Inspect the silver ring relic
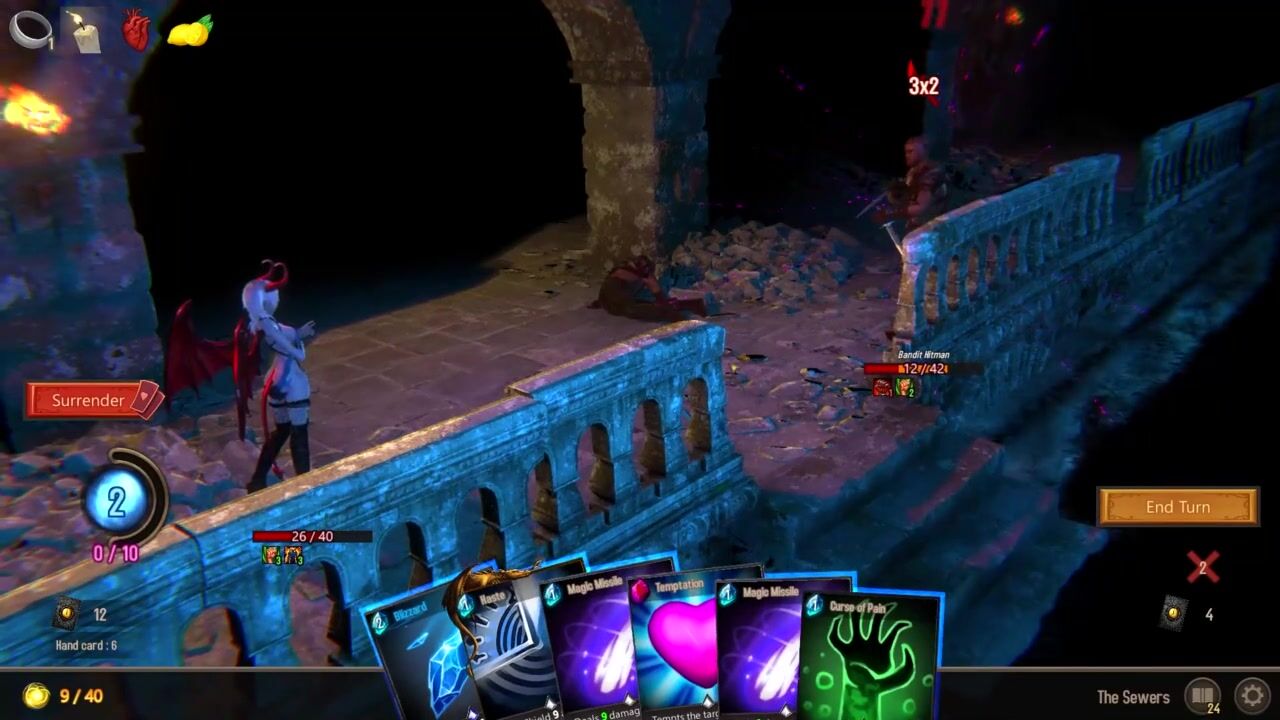The height and width of the screenshot is (720, 1280). click(x=29, y=30)
